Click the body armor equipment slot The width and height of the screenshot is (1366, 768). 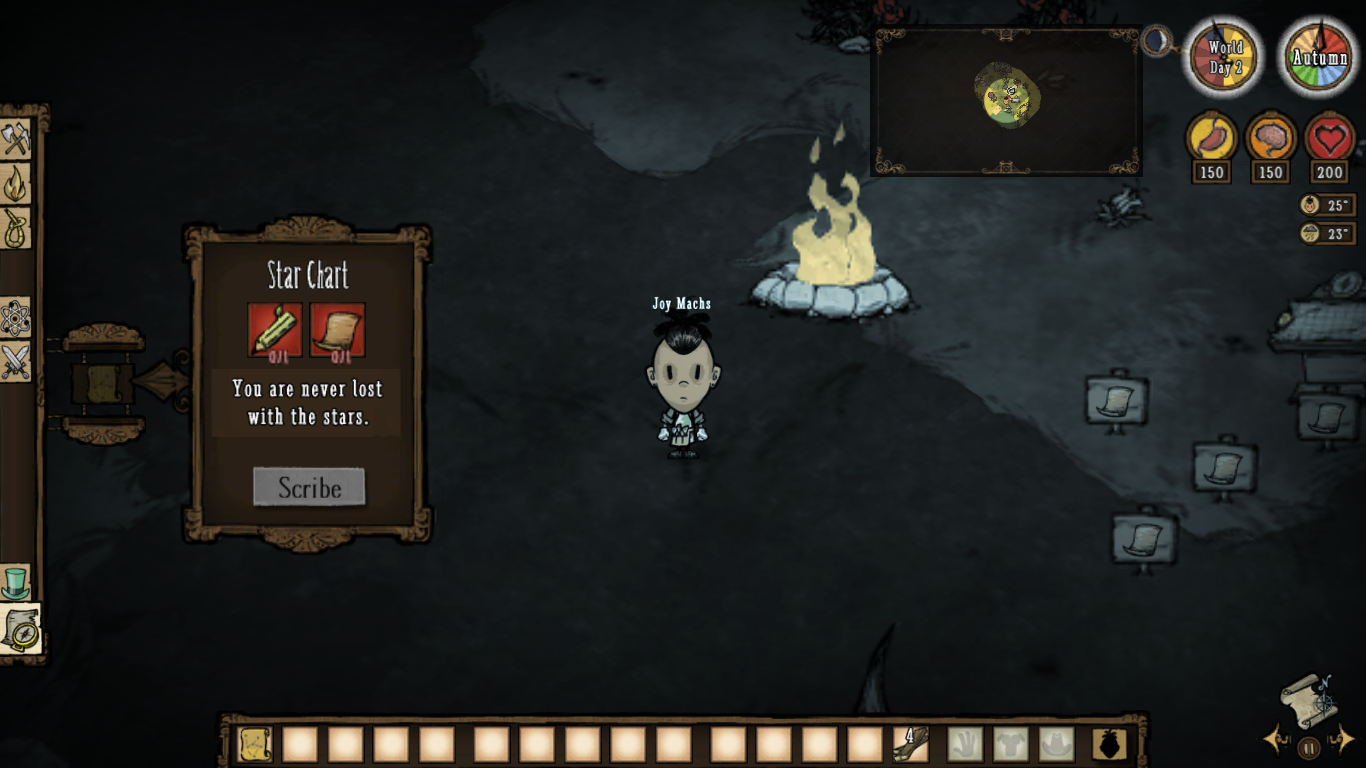pyautogui.click(x=1011, y=744)
